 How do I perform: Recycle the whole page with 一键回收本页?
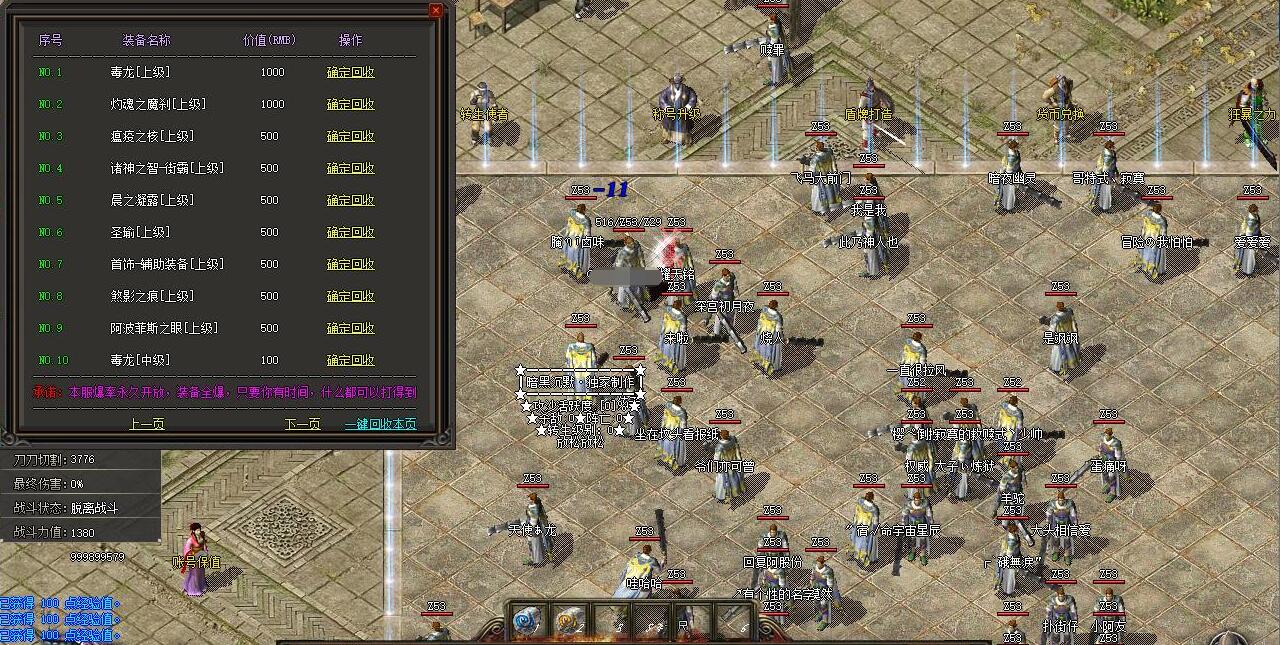381,424
